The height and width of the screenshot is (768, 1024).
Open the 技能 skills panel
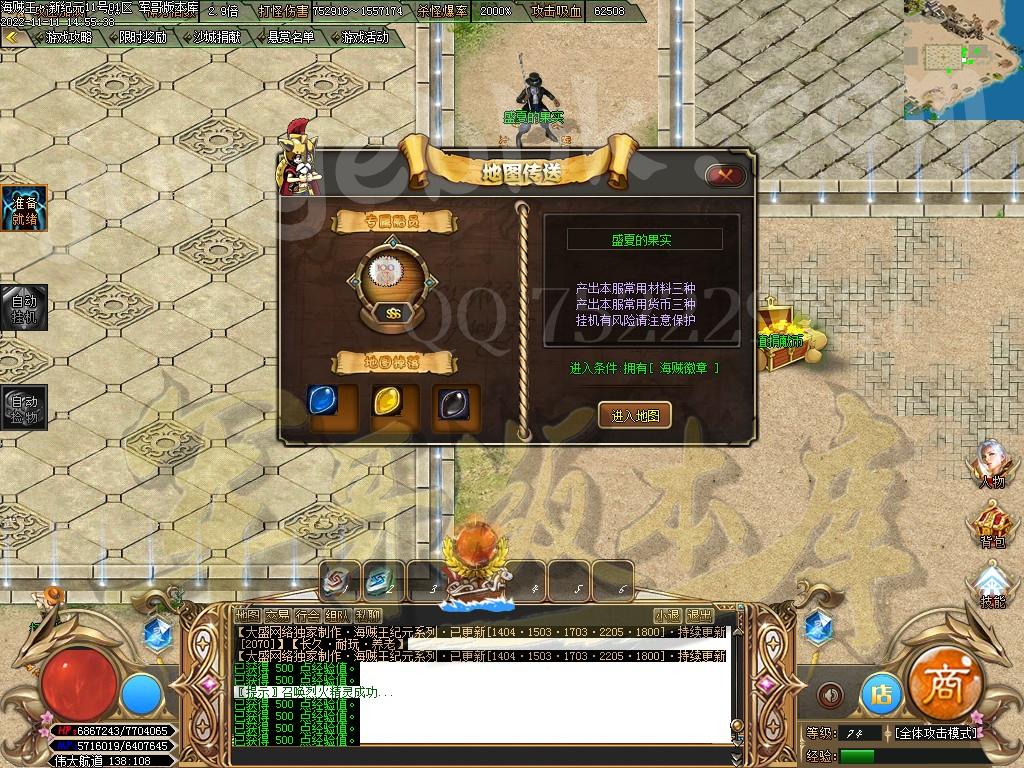click(x=993, y=584)
